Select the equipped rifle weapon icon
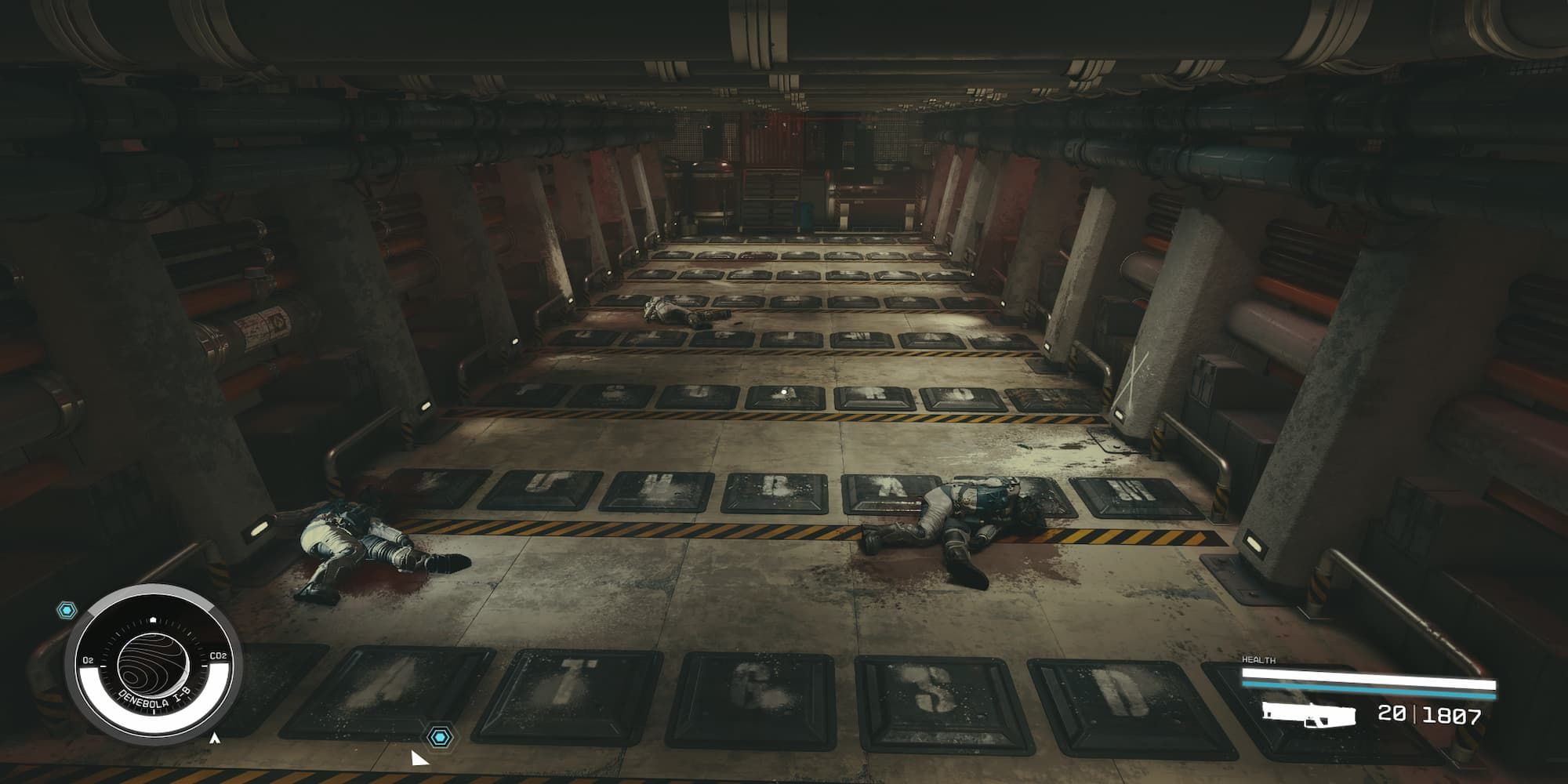 click(1308, 716)
